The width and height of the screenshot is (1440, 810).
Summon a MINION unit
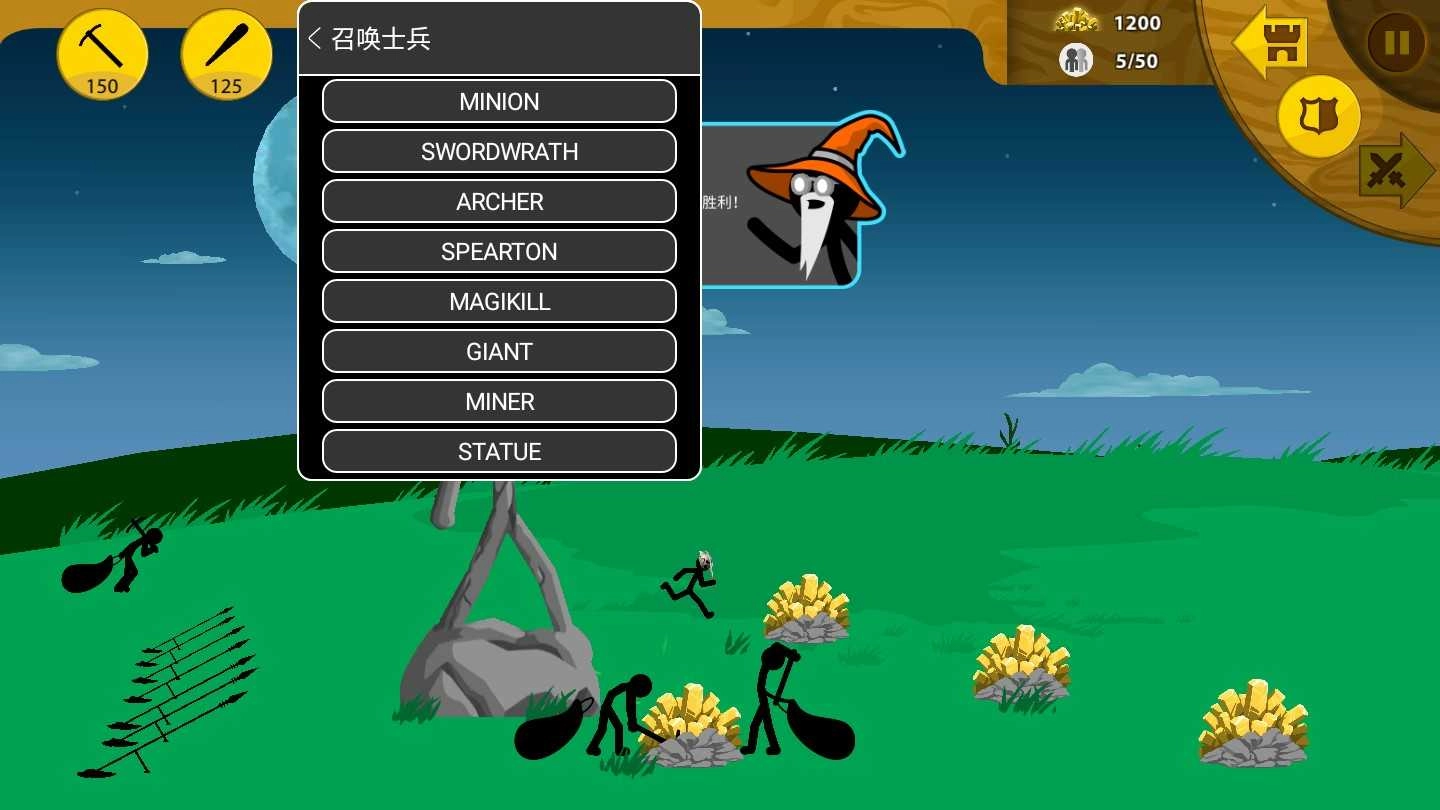[x=499, y=101]
